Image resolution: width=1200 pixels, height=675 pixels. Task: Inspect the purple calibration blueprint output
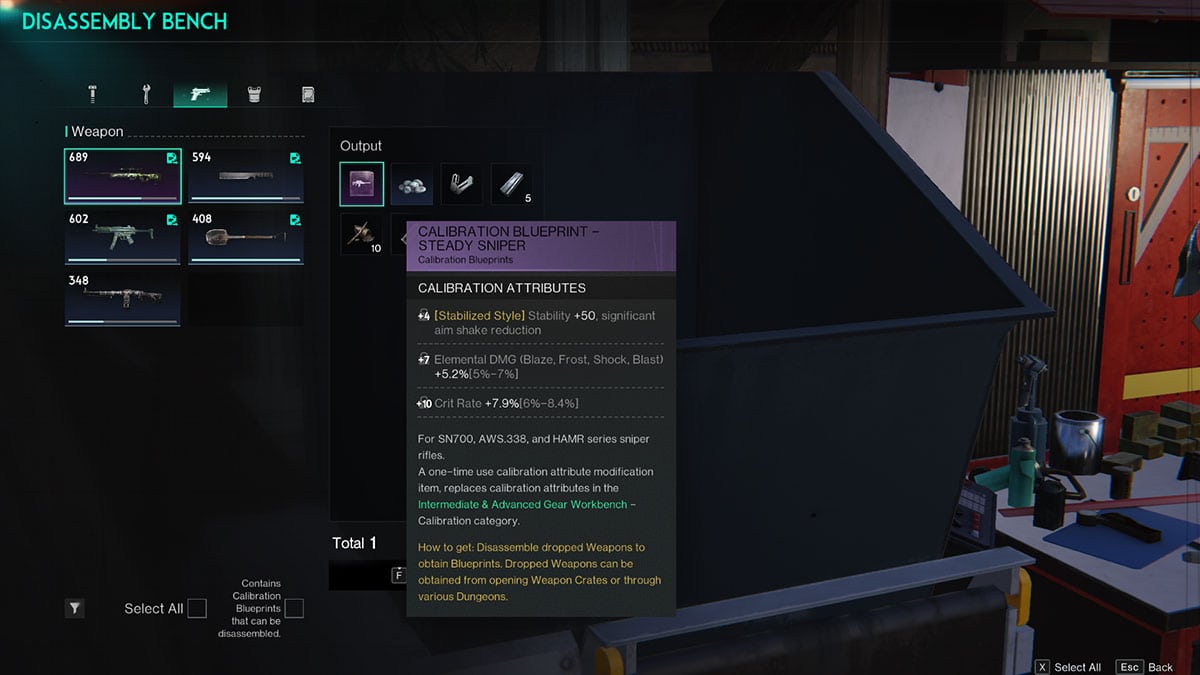coord(361,184)
